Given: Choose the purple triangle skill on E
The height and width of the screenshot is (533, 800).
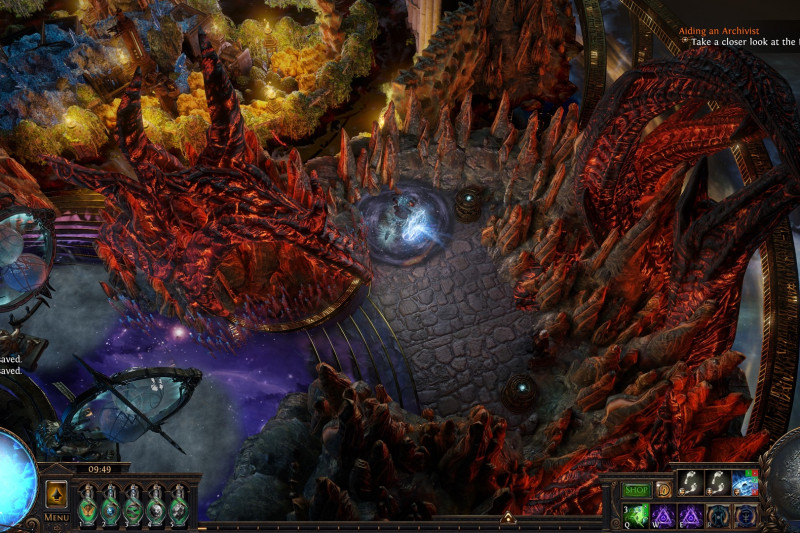Looking at the screenshot, I should click(691, 515).
